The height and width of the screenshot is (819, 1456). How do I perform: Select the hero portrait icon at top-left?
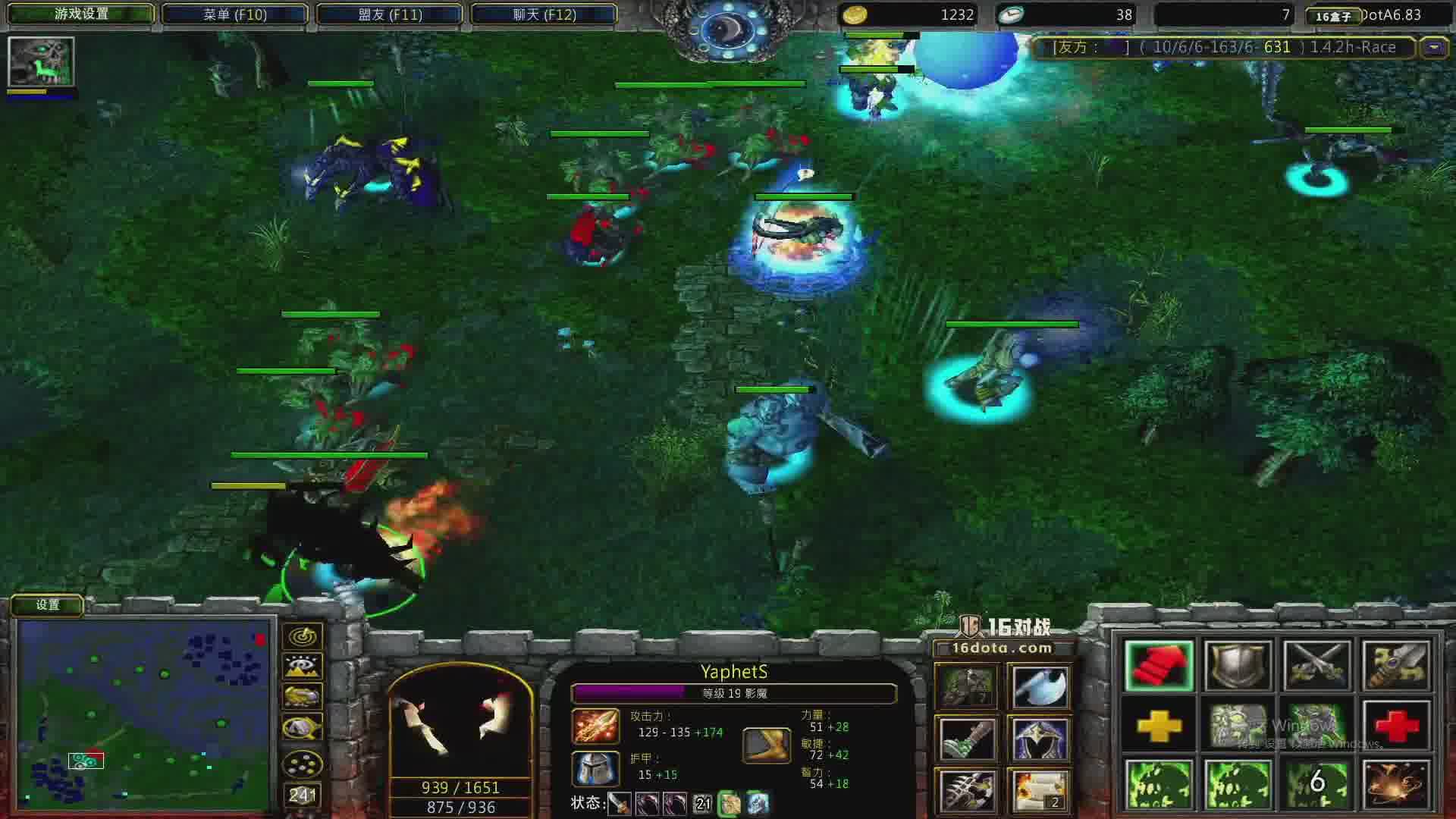(41, 61)
